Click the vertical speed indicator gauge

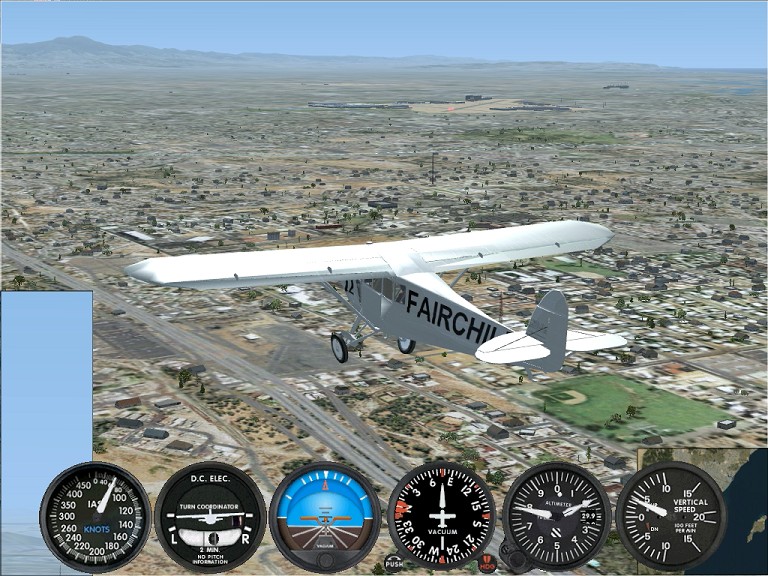[x=671, y=516]
